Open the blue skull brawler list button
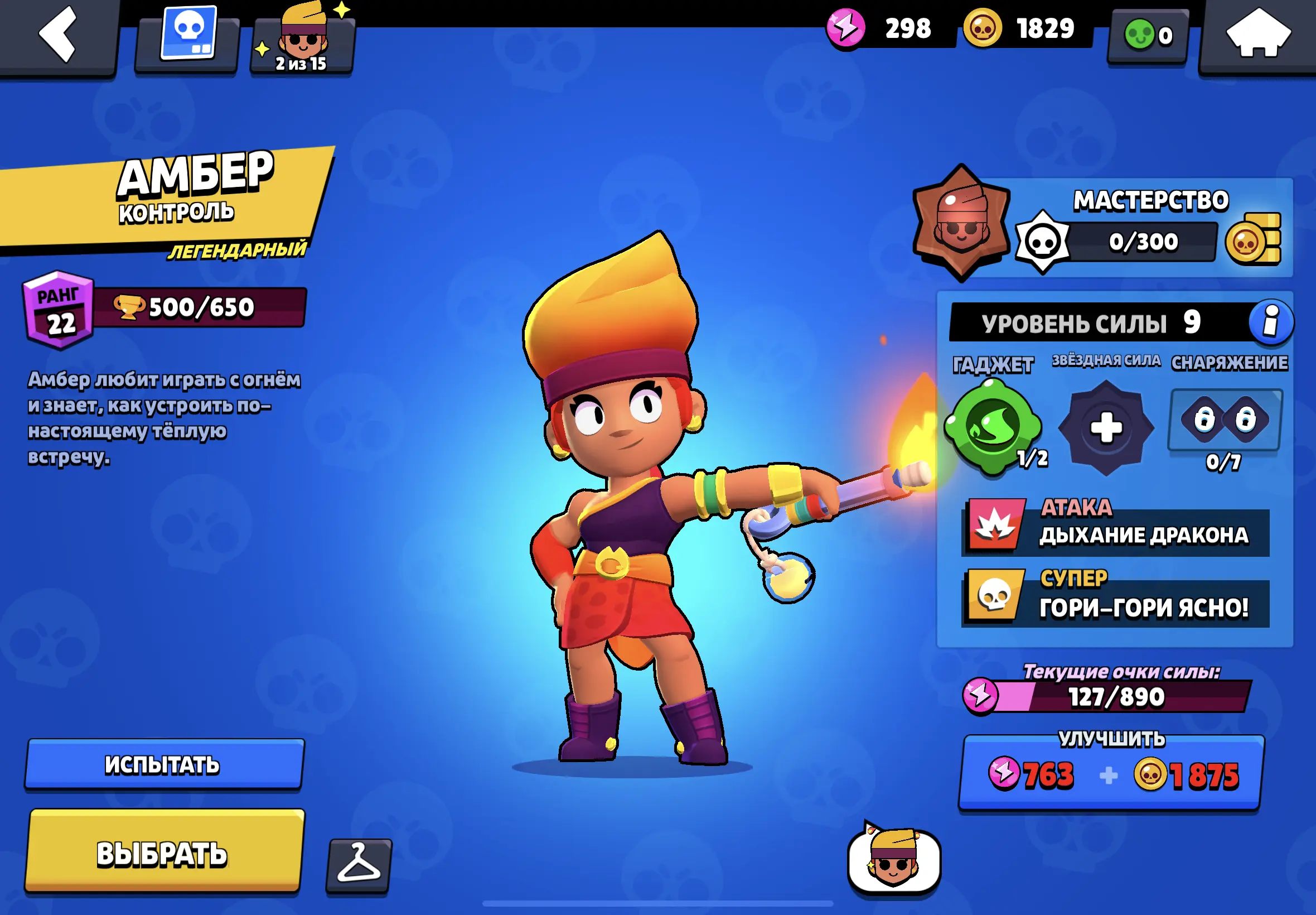The image size is (1316, 915). tap(188, 36)
